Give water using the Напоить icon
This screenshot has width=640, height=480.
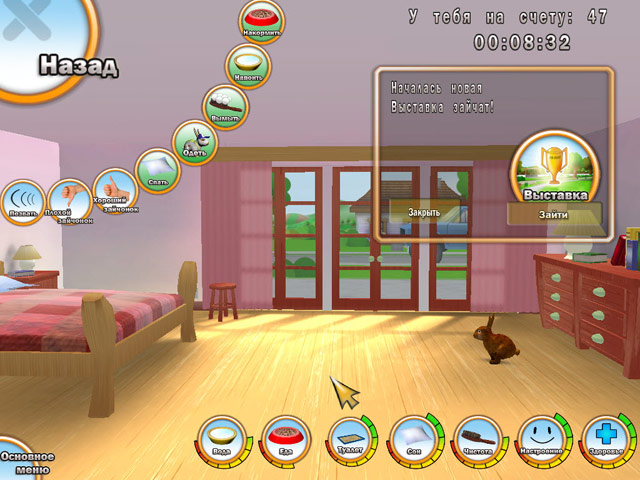(247, 63)
